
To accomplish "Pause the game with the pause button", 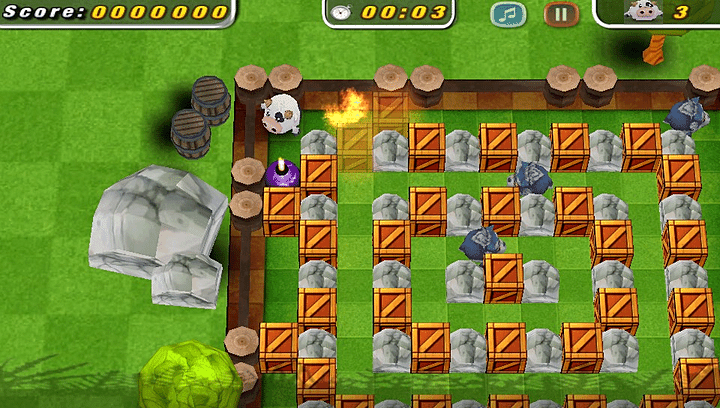I will [561, 14].
